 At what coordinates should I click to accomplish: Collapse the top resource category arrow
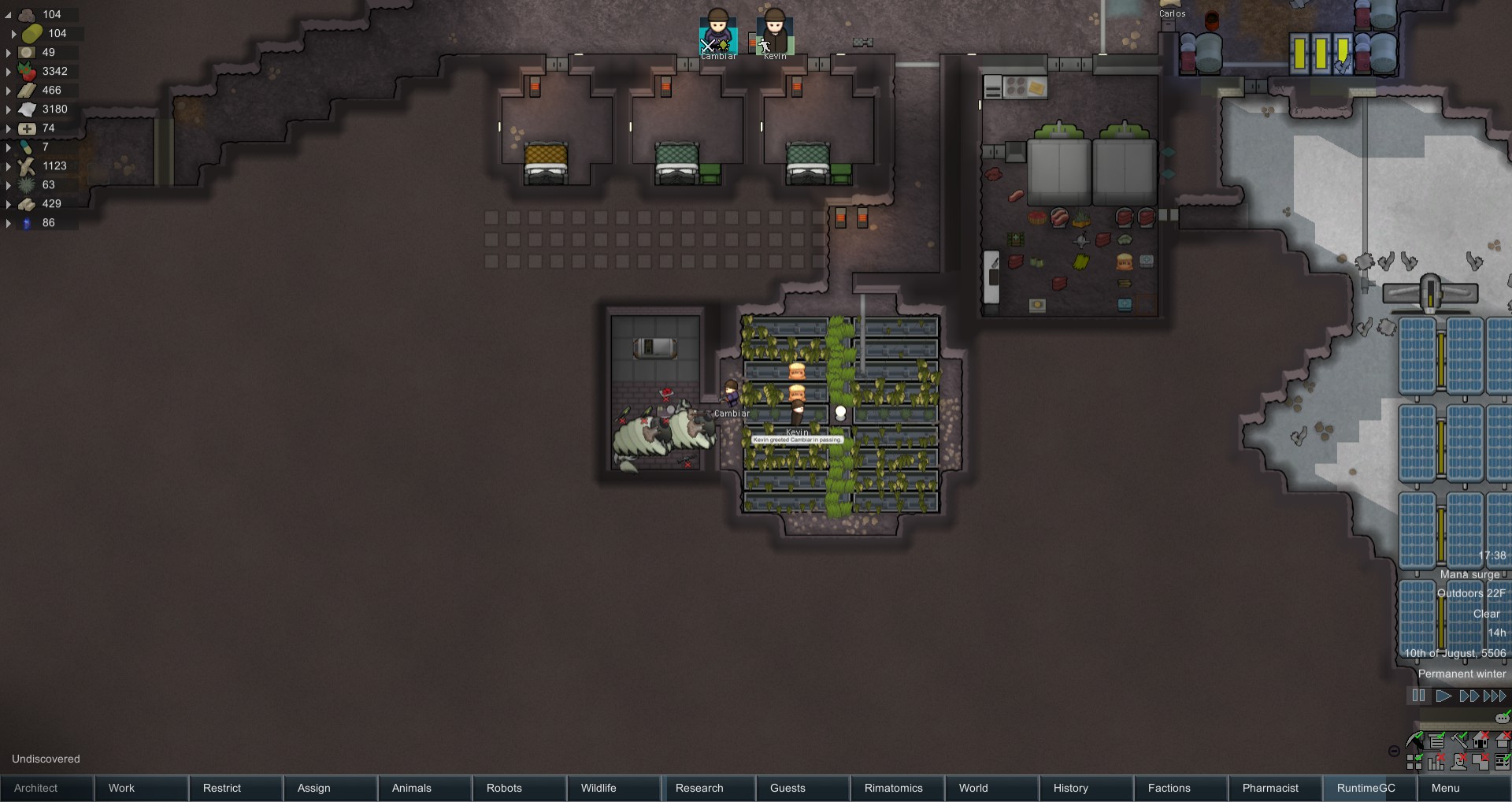coord(9,13)
